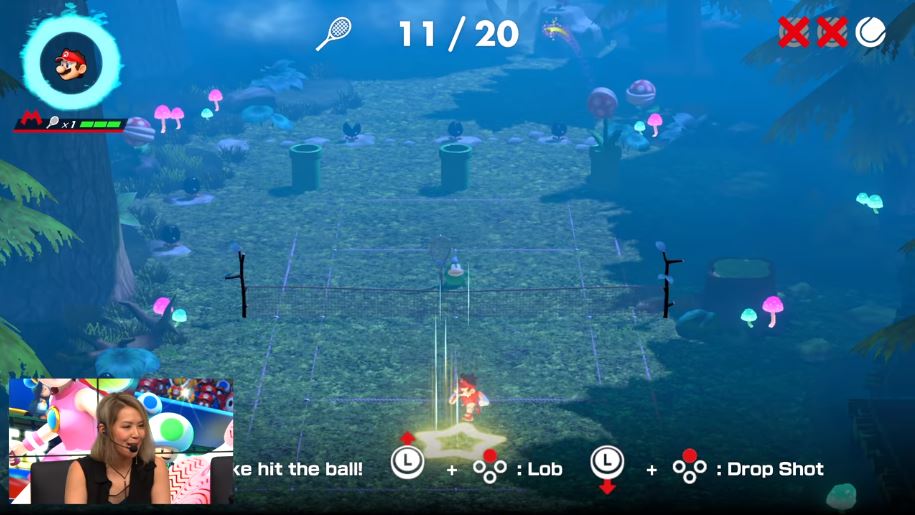The height and width of the screenshot is (515, 915).
Task: Click the remaining tennis ball life icon
Action: (870, 33)
